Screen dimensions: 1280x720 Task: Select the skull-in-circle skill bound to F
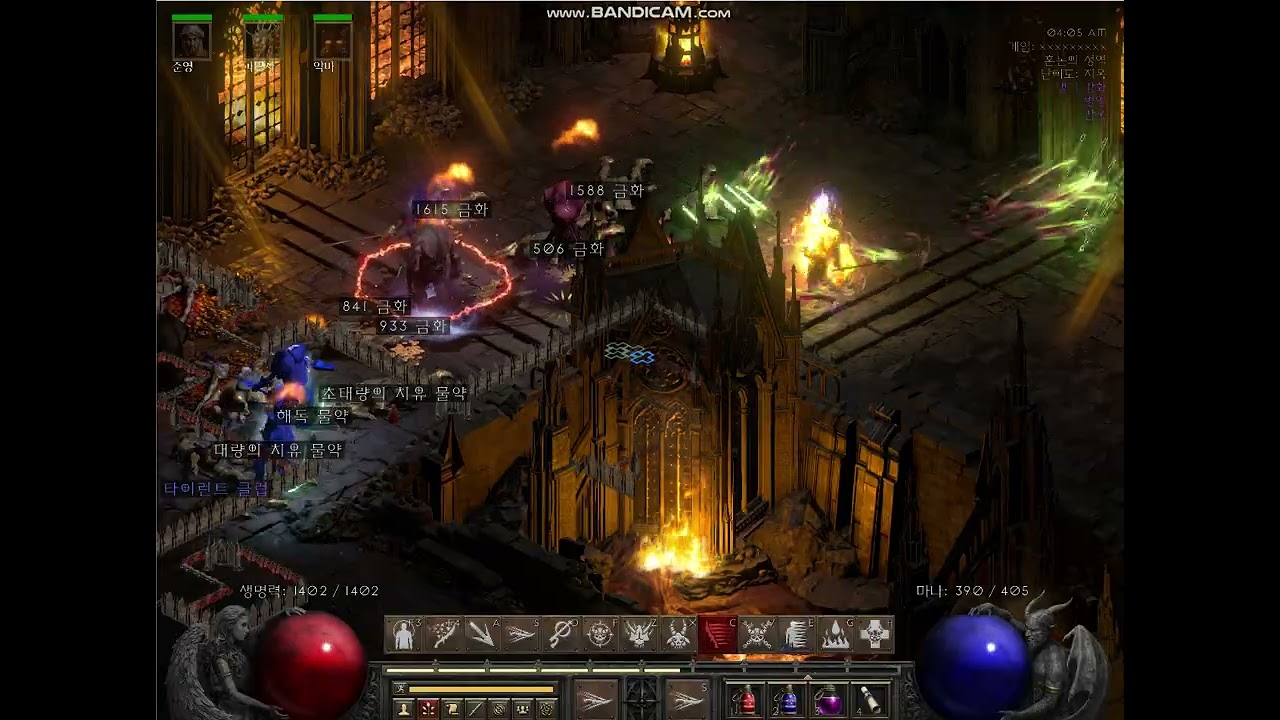600,634
